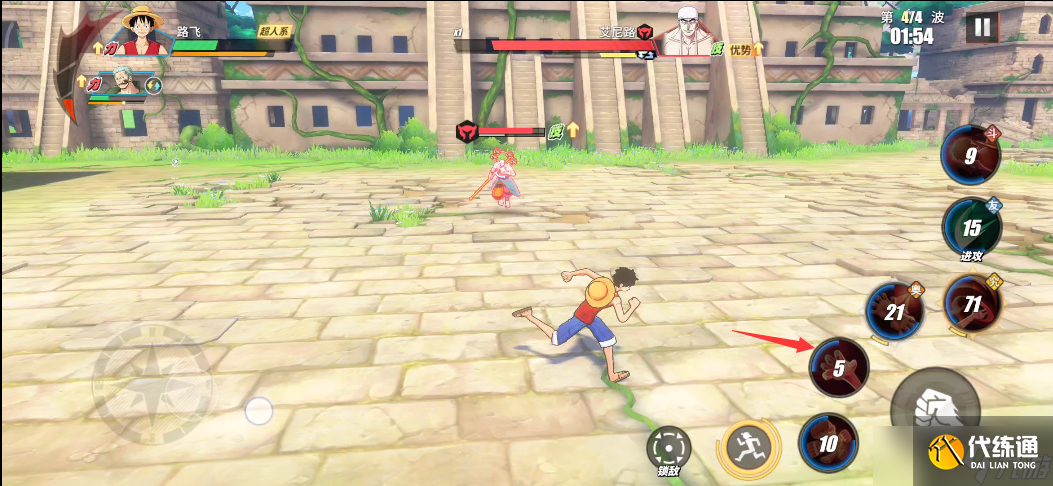
Task: Activate the skill with cooldown 21
Action: (x=894, y=311)
